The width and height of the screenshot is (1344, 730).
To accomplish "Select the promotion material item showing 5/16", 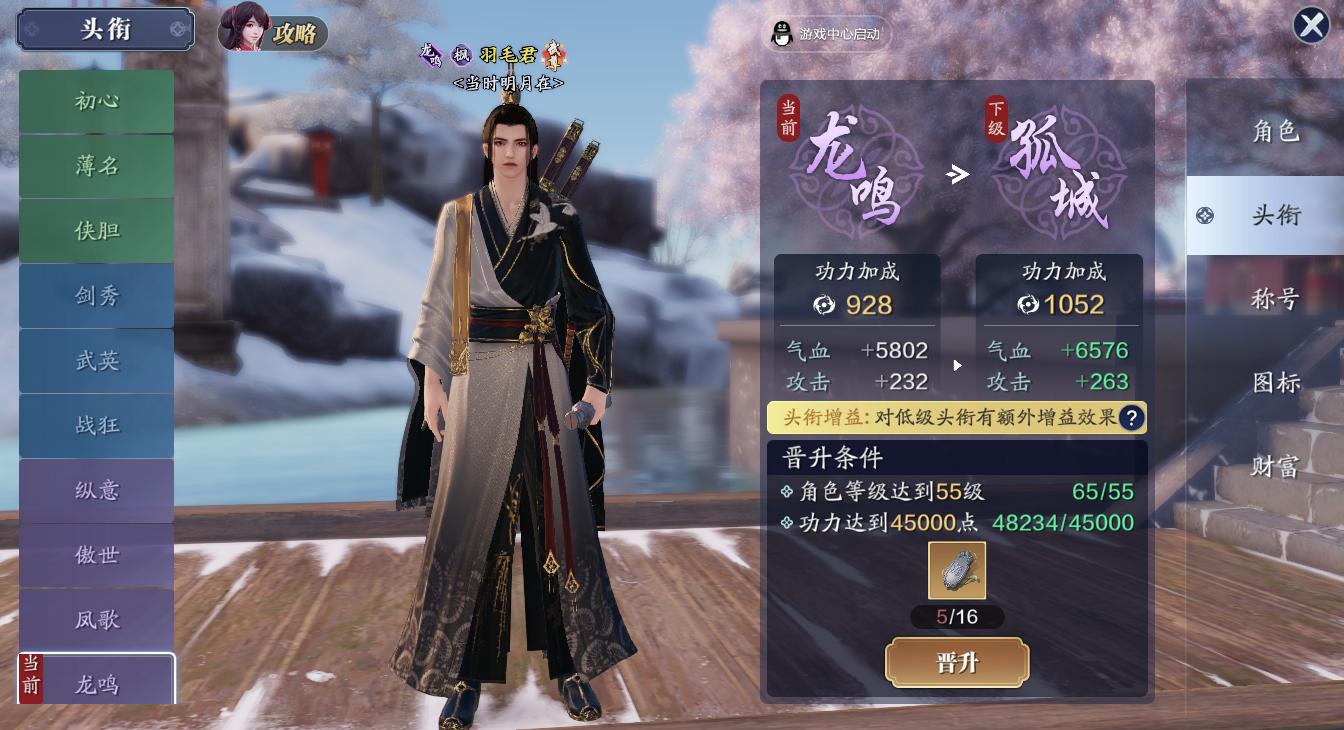I will pyautogui.click(x=957, y=571).
